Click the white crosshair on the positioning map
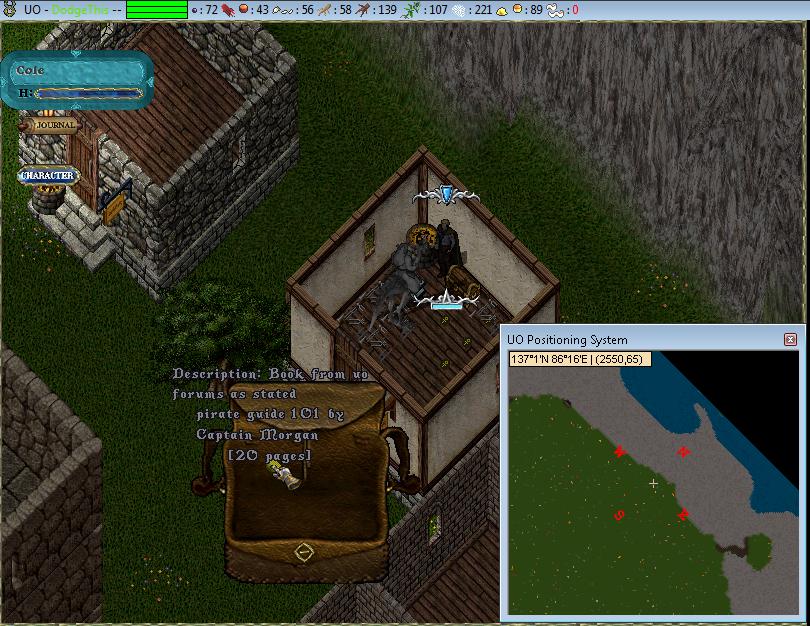 [x=654, y=484]
